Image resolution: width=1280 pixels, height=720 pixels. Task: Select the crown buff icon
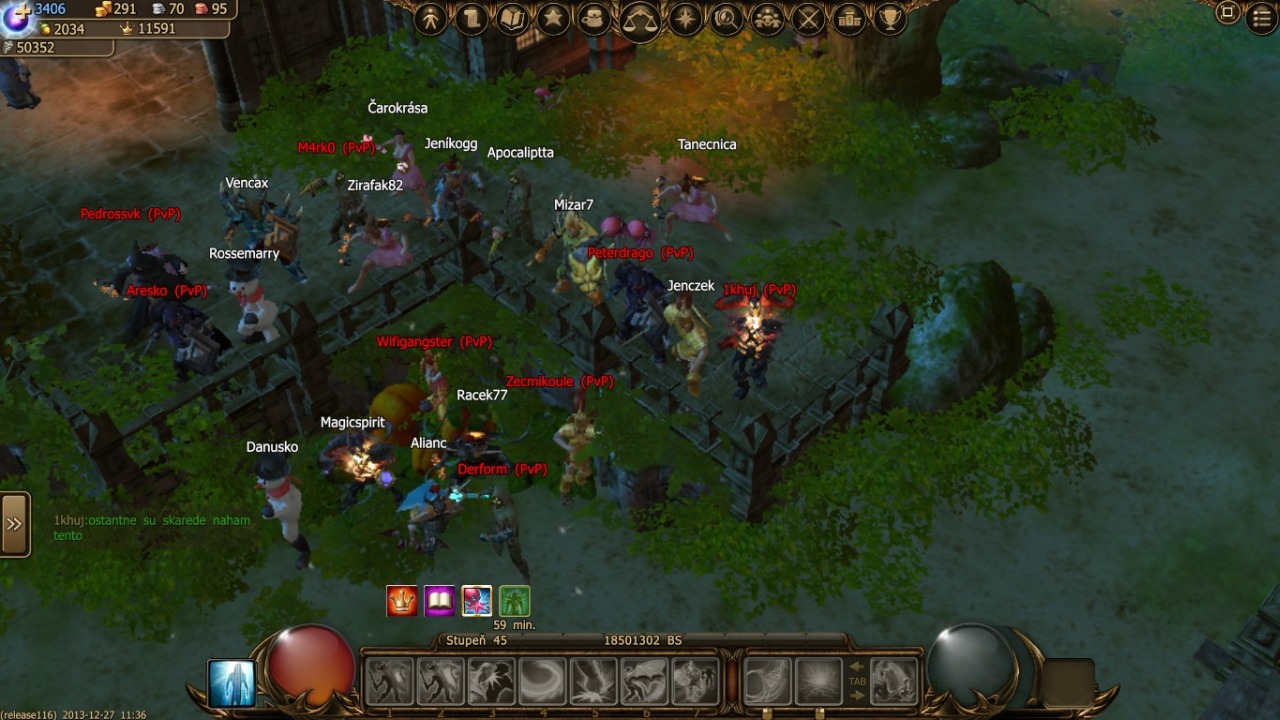click(402, 601)
